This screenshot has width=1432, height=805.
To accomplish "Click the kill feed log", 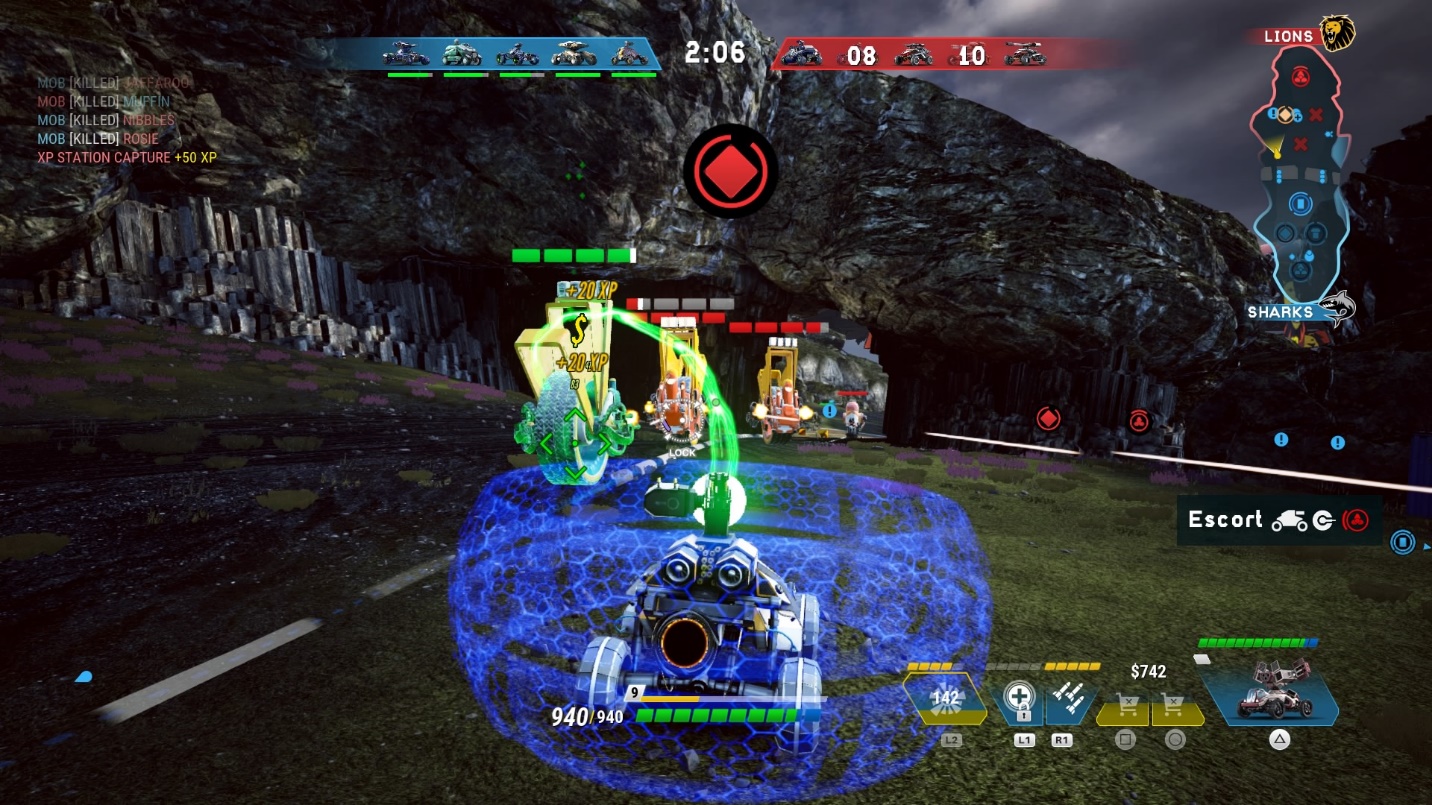I will coord(125,120).
